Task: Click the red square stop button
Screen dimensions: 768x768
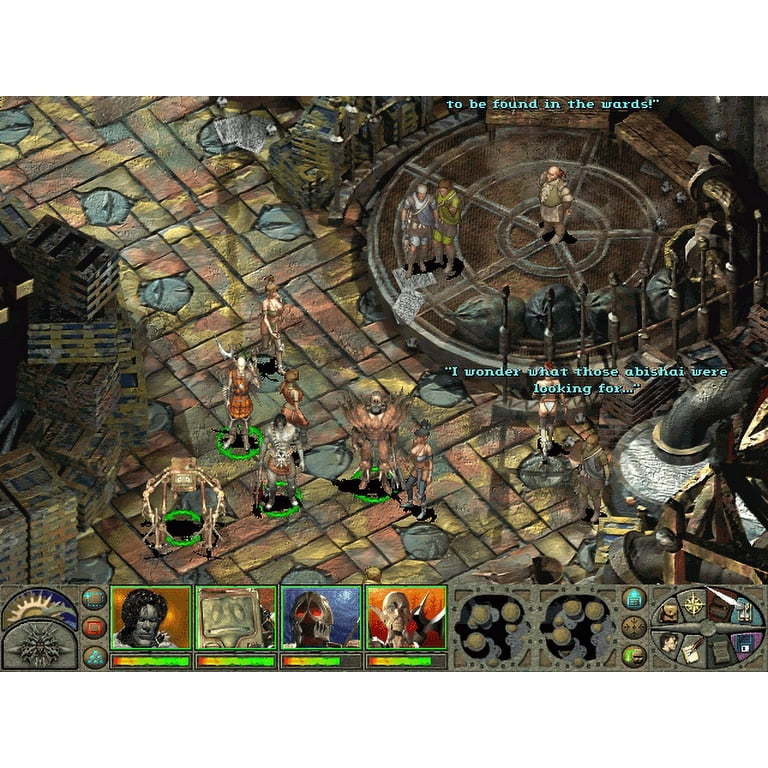Action: coord(94,627)
